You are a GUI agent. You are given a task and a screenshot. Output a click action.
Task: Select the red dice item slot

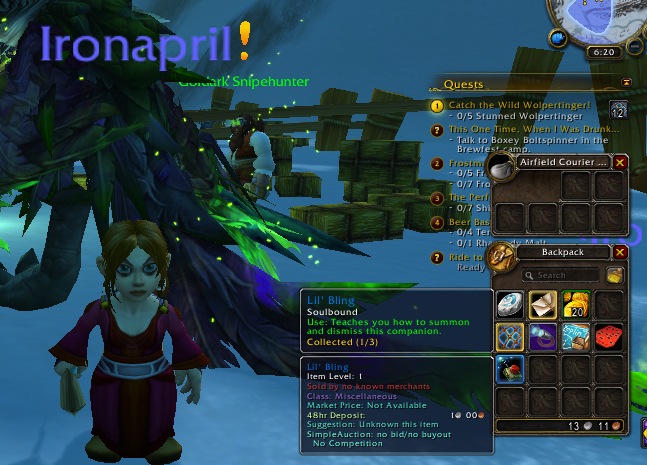coord(609,337)
